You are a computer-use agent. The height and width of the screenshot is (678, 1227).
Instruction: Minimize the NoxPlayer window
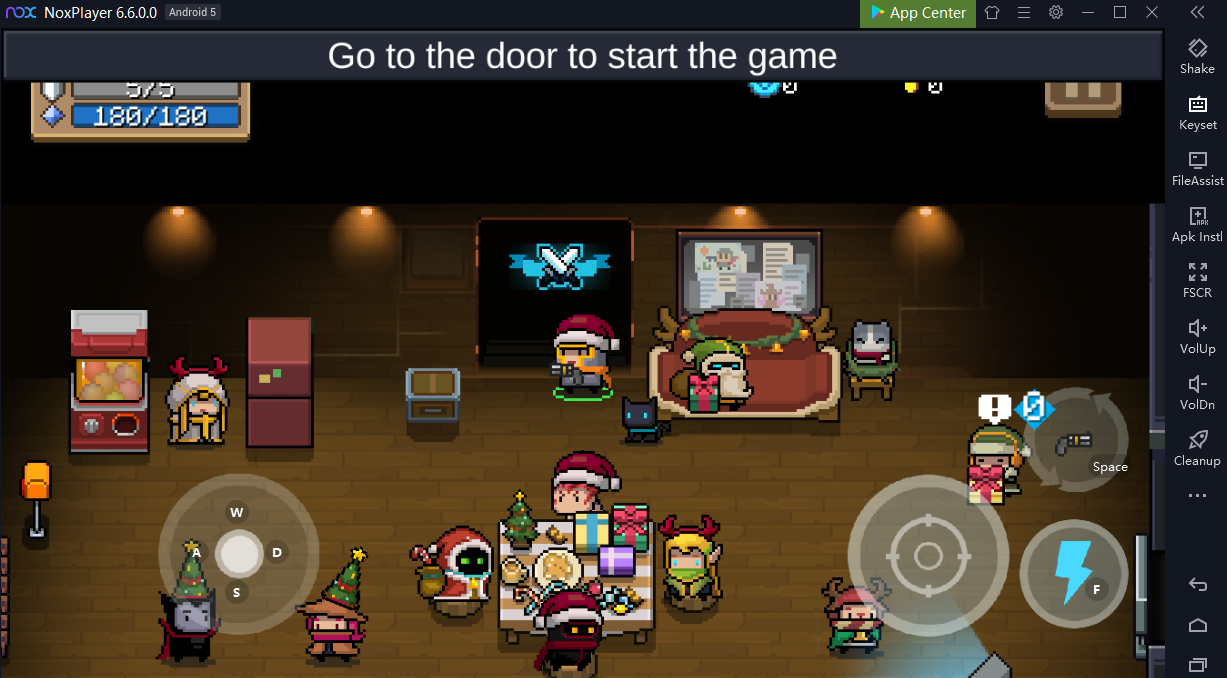click(1088, 13)
